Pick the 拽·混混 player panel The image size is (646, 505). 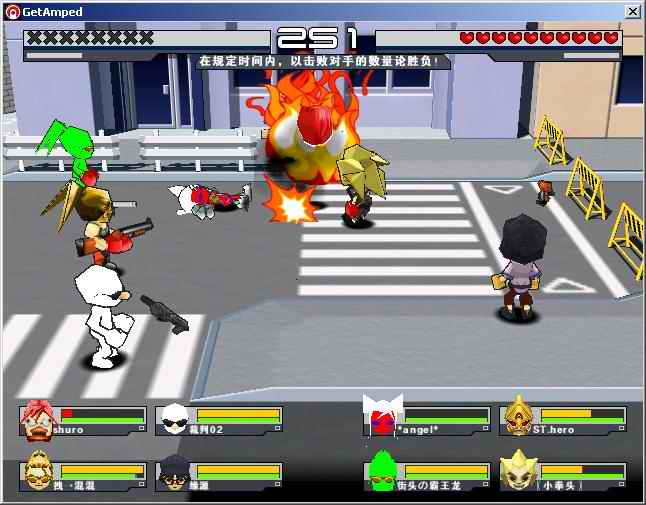pos(82,474)
